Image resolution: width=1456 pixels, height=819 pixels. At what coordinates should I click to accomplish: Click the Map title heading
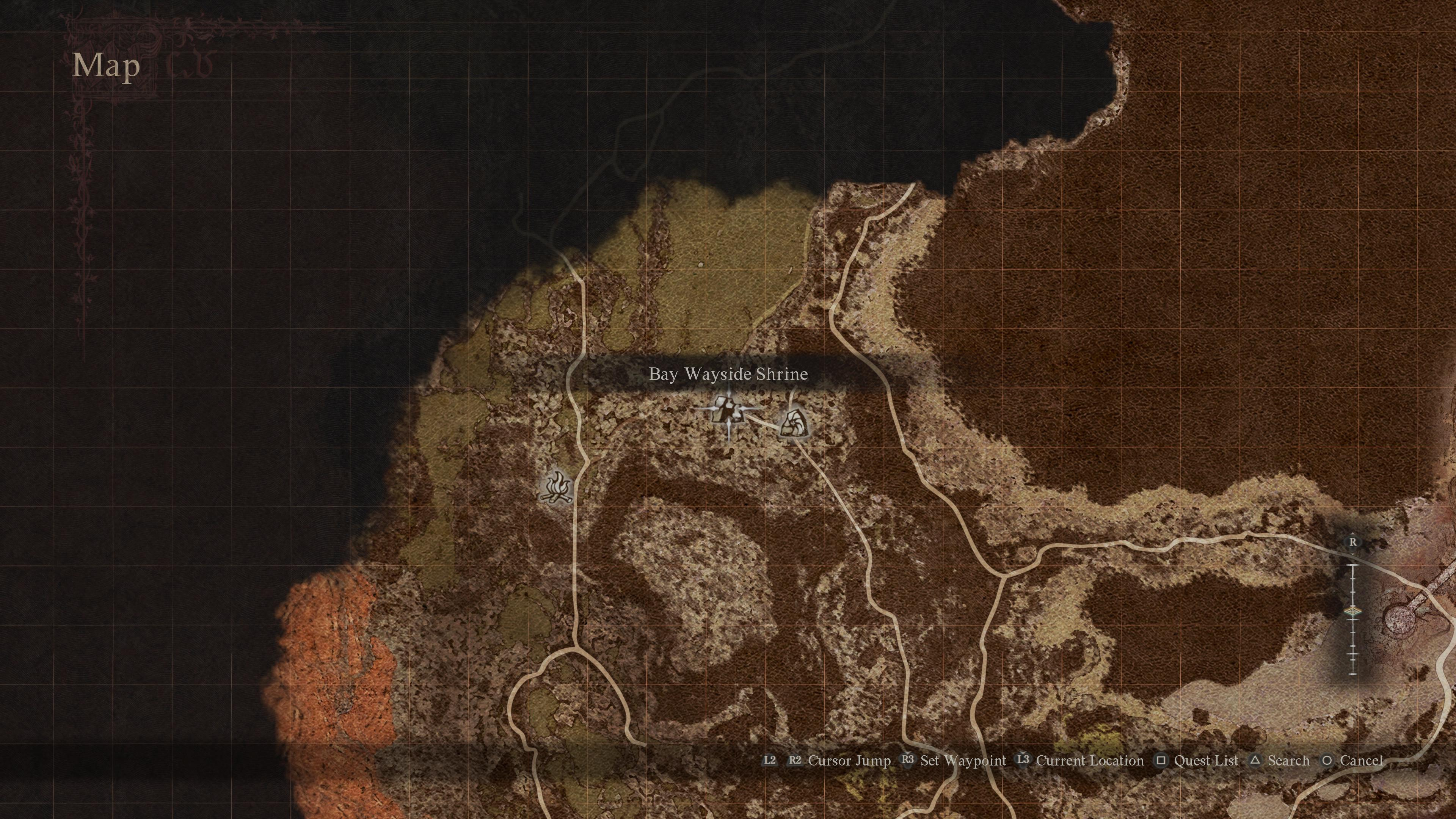click(x=106, y=66)
